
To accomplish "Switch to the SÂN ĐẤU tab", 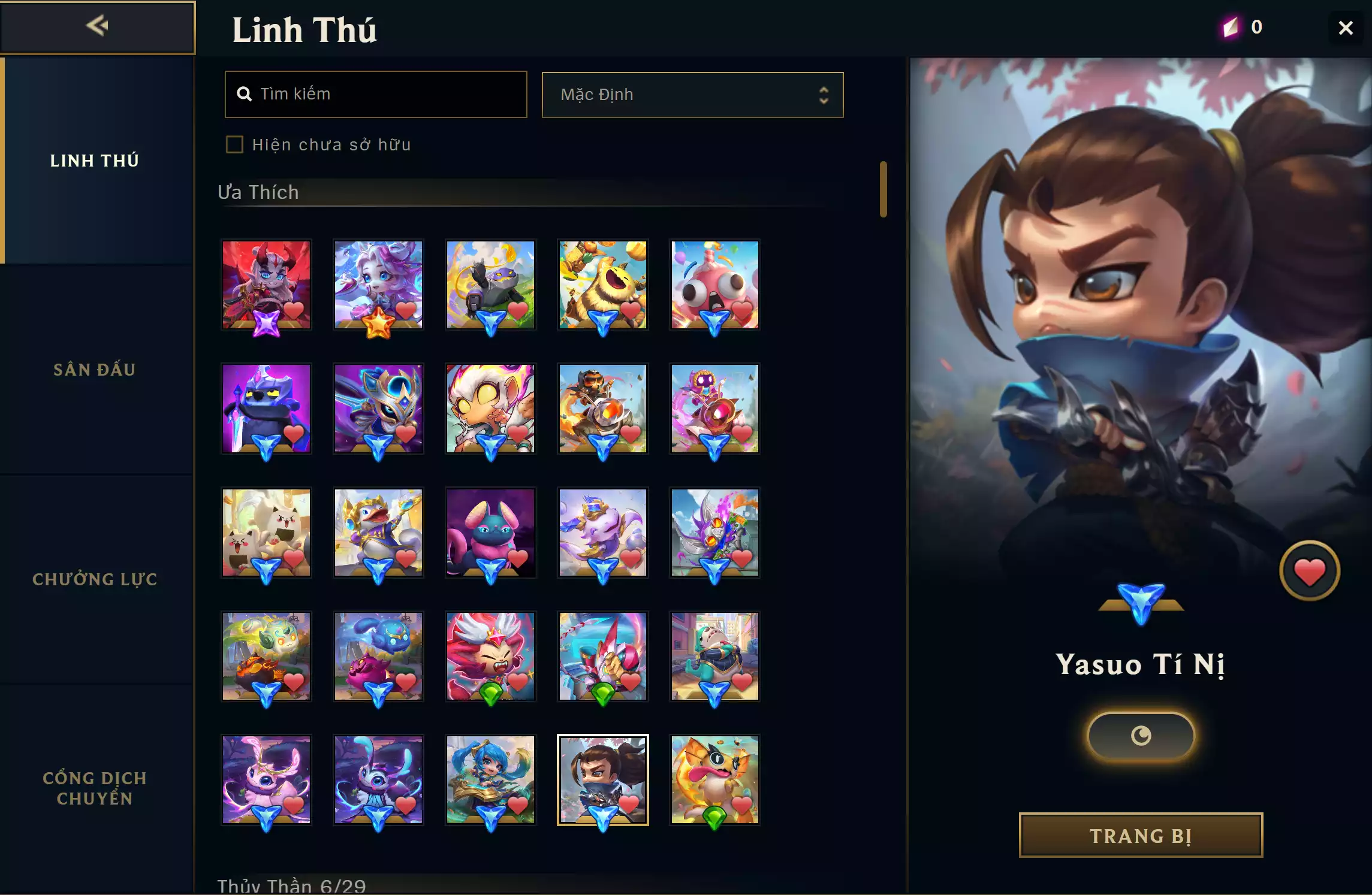I will coord(95,370).
